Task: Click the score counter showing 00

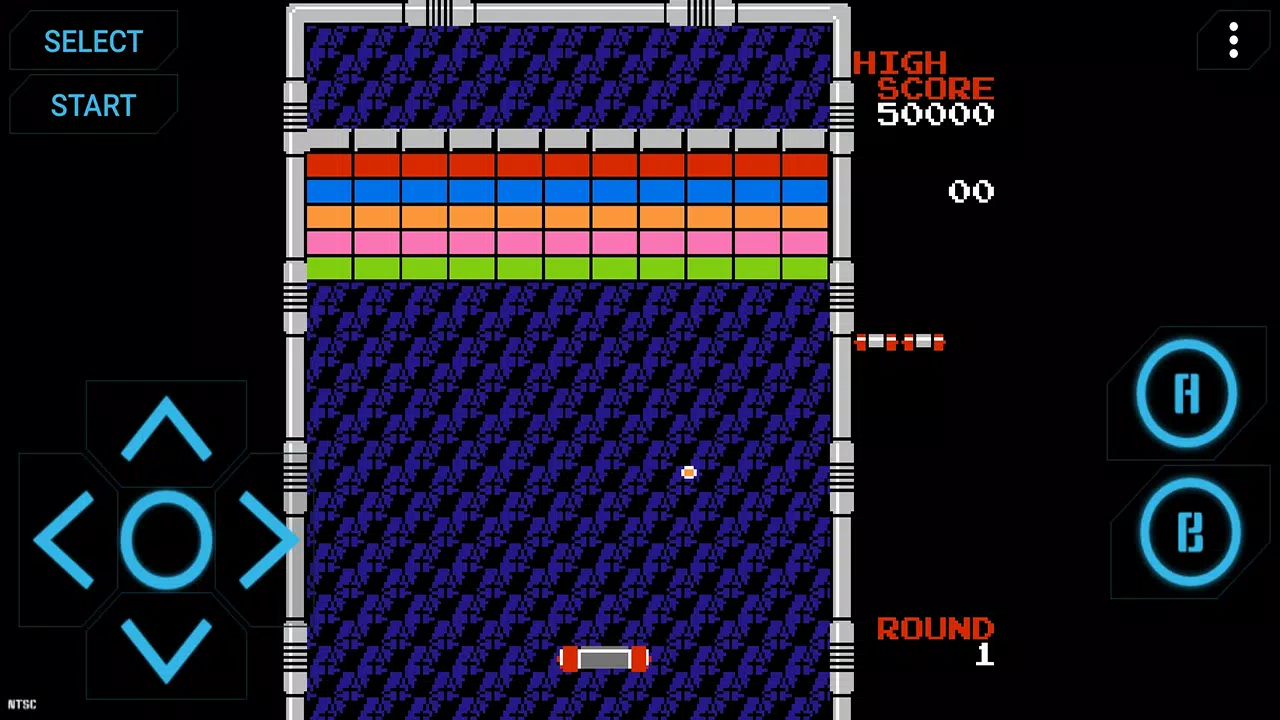Action: pos(970,191)
